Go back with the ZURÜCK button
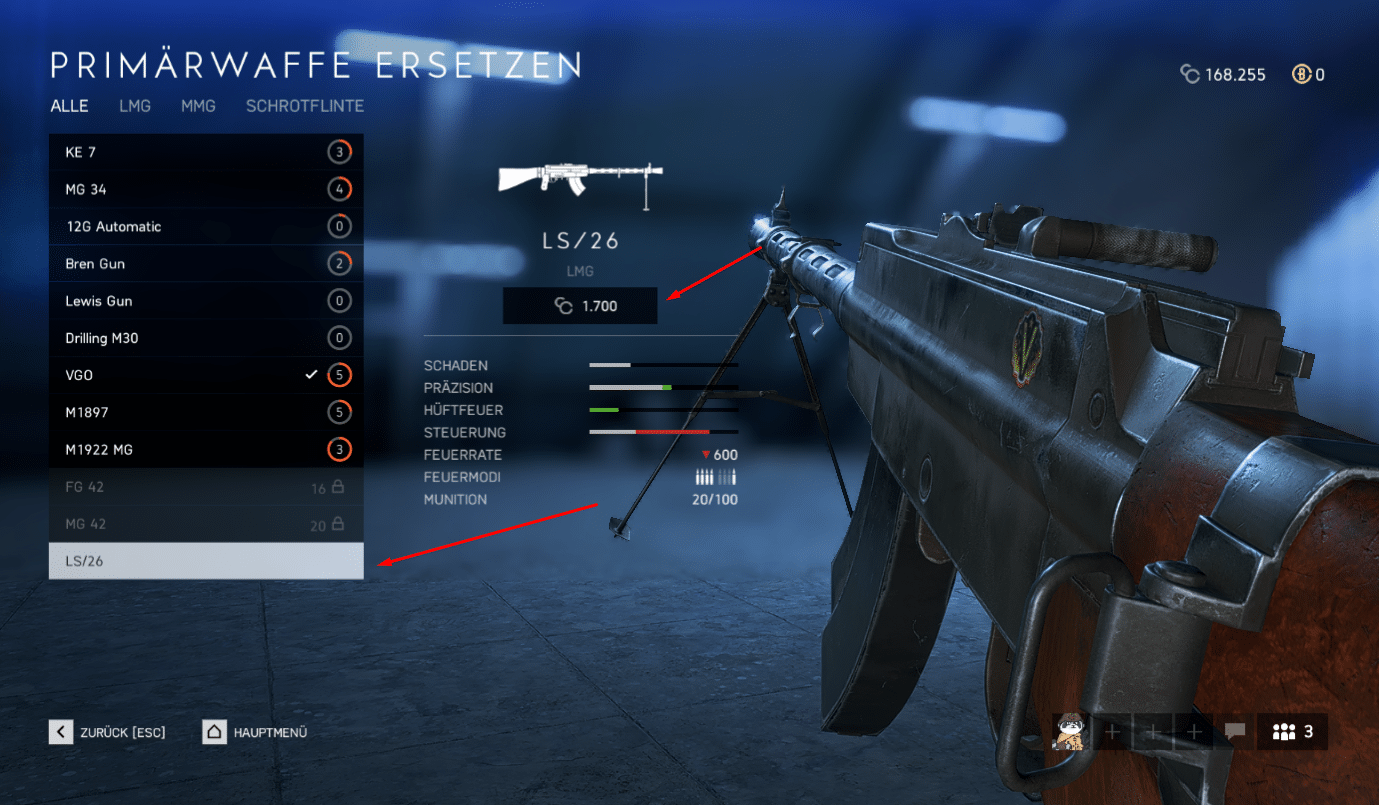This screenshot has width=1379, height=805. click(x=108, y=732)
